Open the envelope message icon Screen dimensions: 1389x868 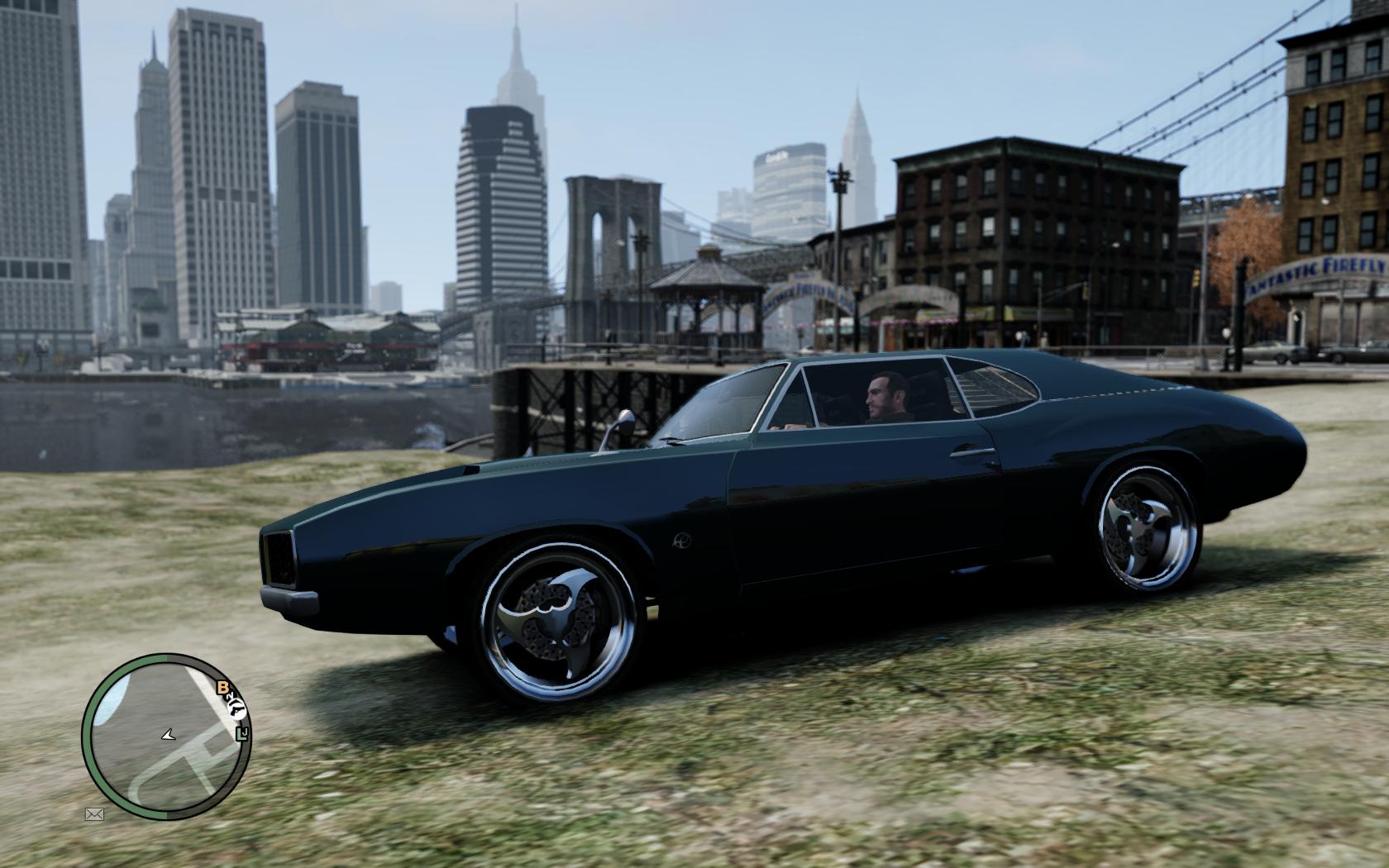[94, 814]
